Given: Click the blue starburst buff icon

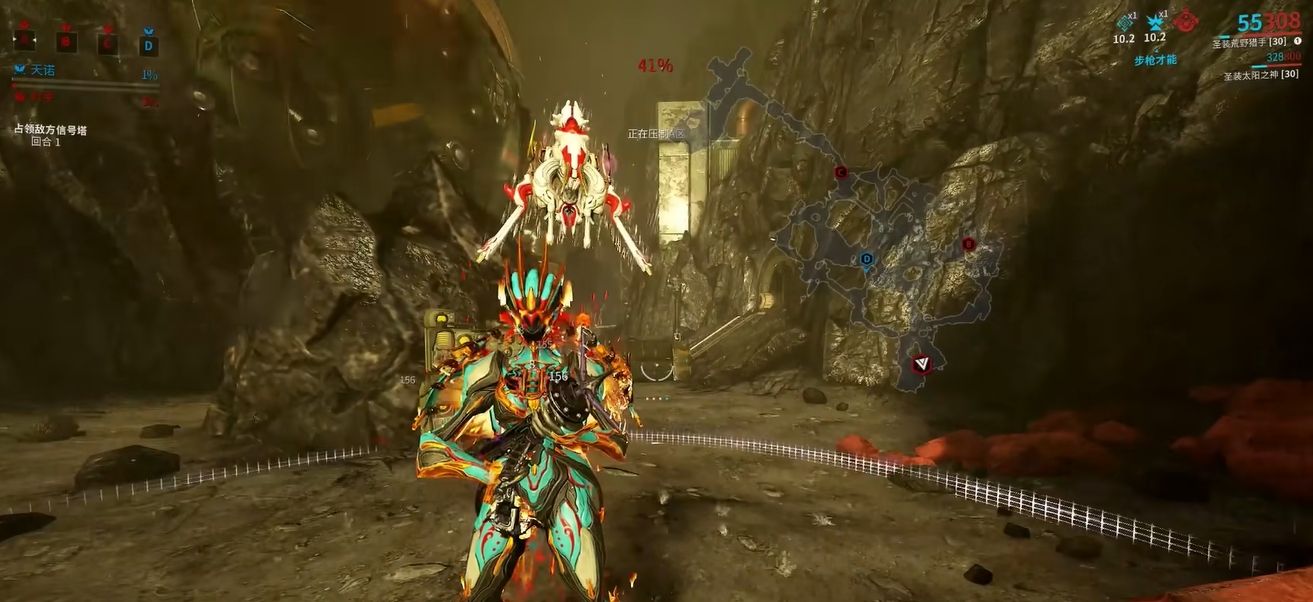Looking at the screenshot, I should 1155,23.
